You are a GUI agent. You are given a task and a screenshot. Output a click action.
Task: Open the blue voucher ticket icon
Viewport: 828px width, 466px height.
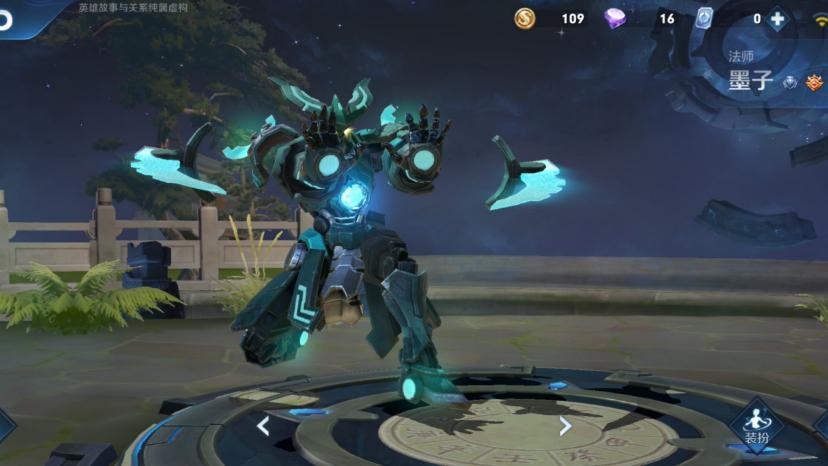[x=704, y=18]
